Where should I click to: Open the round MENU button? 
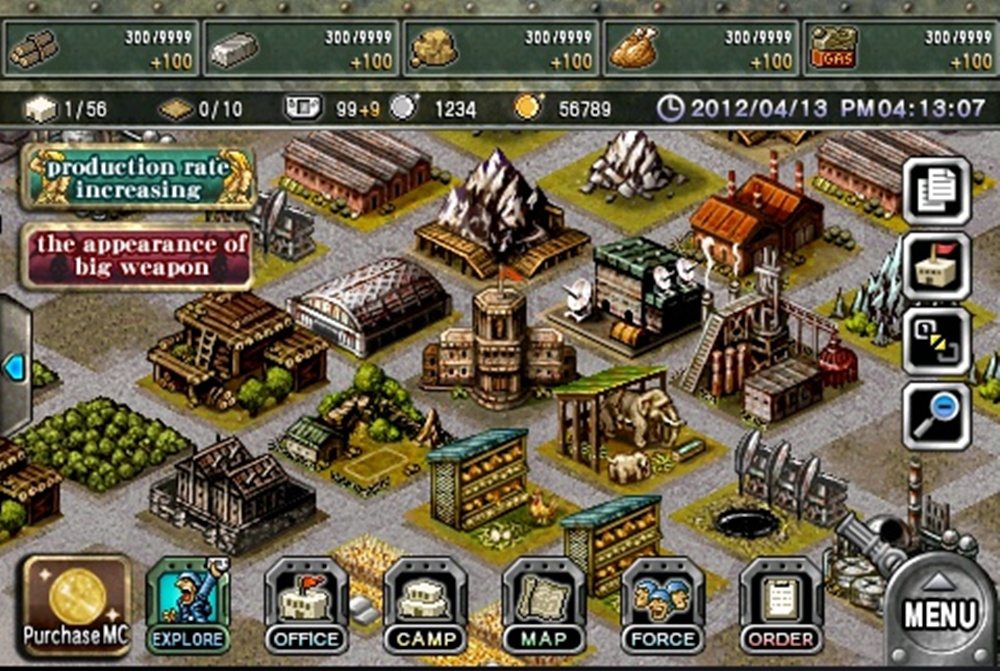[939, 607]
